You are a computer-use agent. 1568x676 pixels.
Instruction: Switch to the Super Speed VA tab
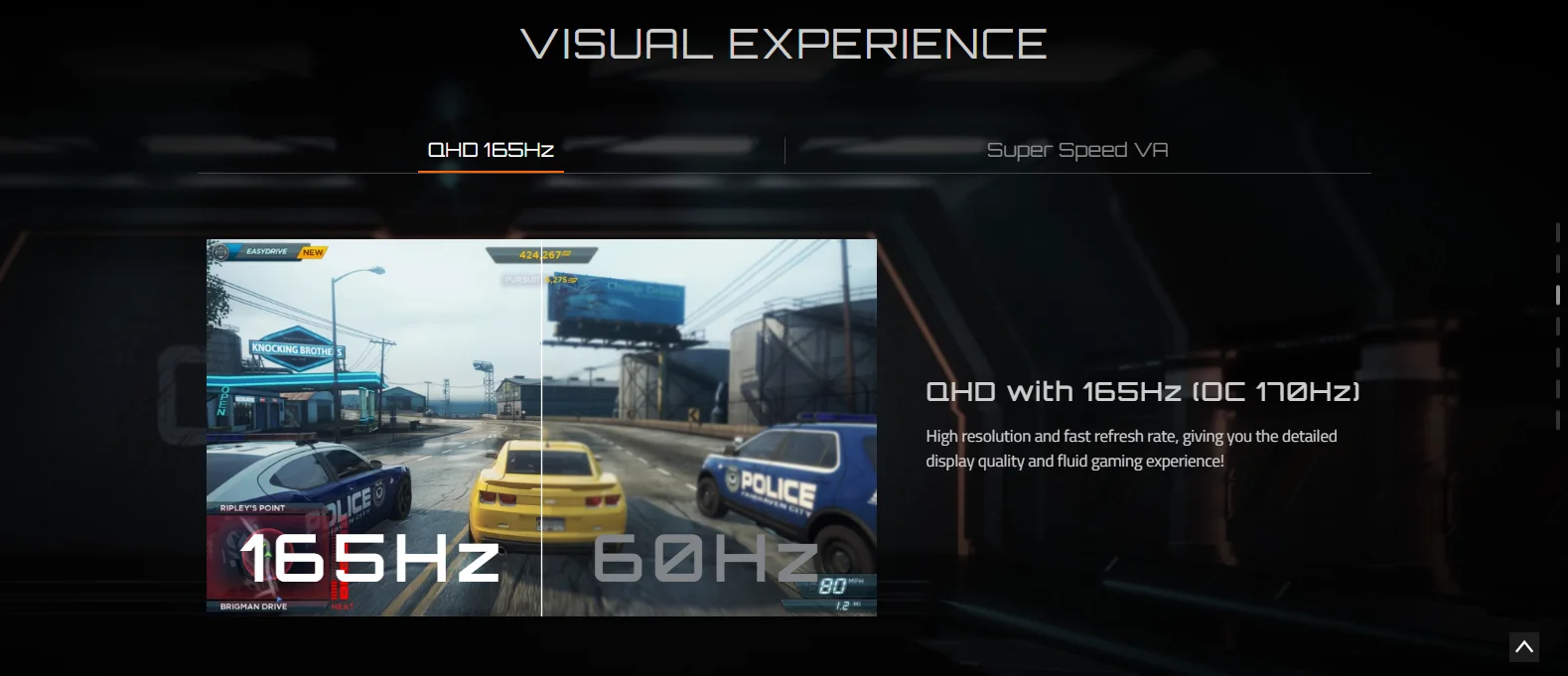[x=1076, y=150]
